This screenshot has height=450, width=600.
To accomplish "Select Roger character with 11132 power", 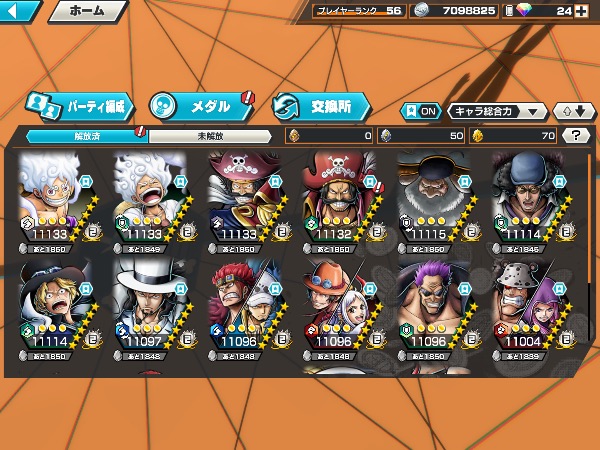I will (x=339, y=200).
